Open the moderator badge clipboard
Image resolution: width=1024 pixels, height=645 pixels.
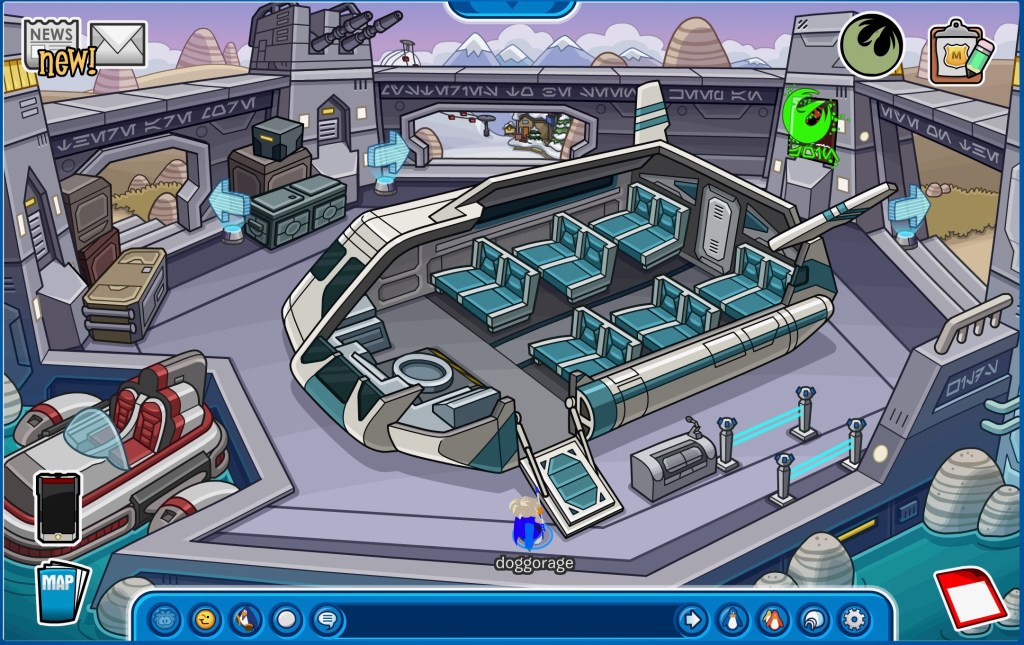click(960, 52)
